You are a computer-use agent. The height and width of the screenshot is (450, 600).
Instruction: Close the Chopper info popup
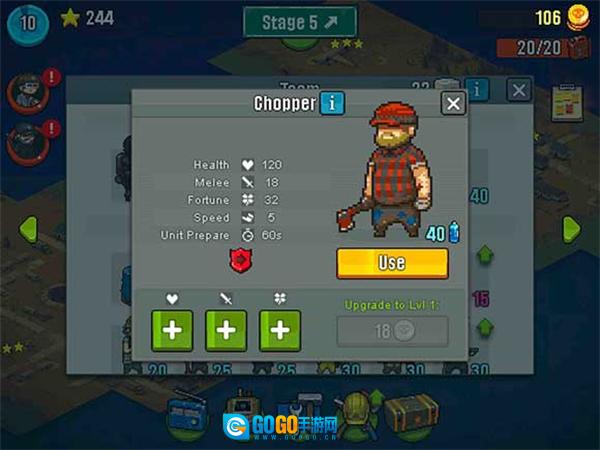coord(453,103)
